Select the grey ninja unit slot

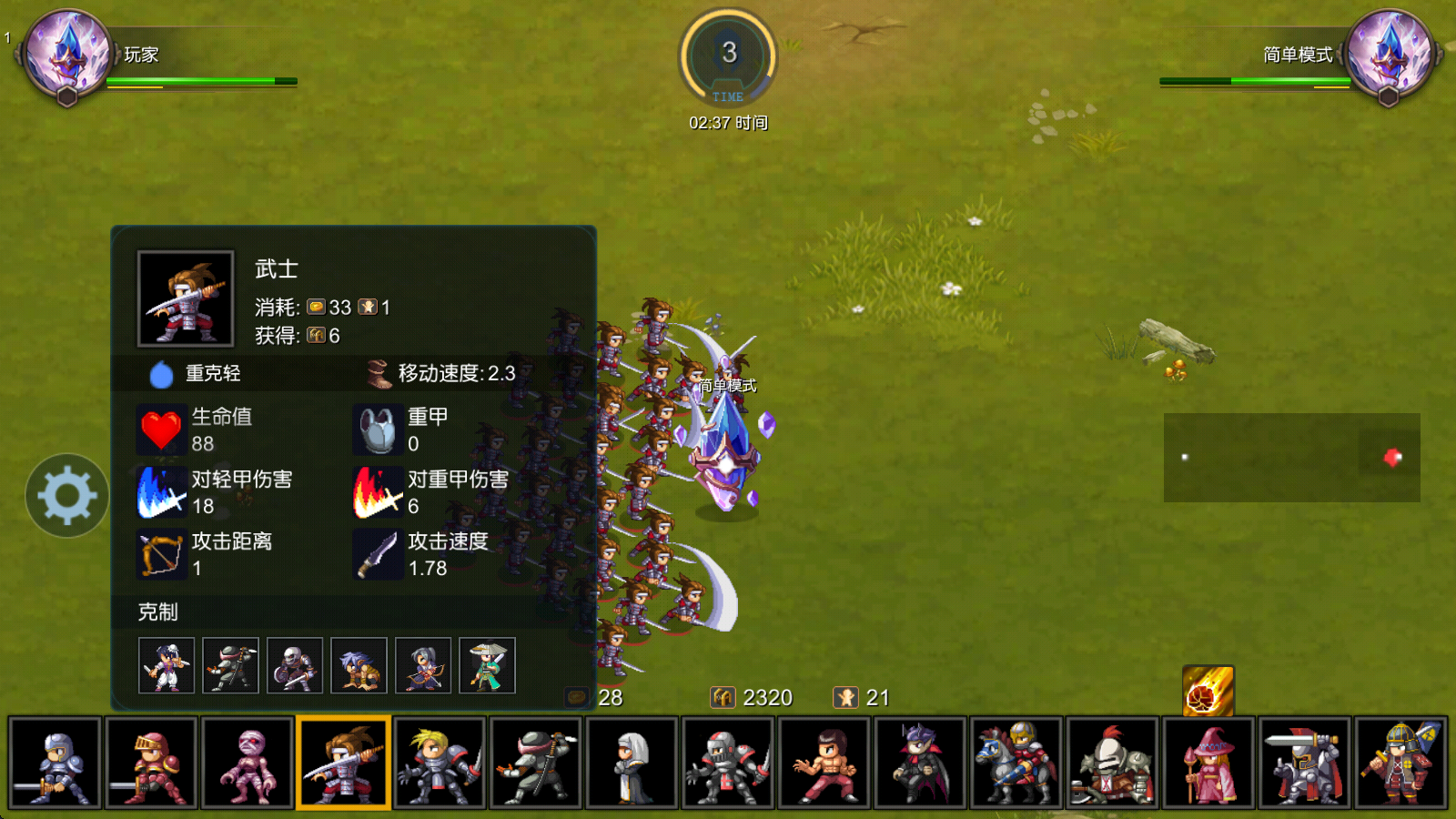point(537,763)
